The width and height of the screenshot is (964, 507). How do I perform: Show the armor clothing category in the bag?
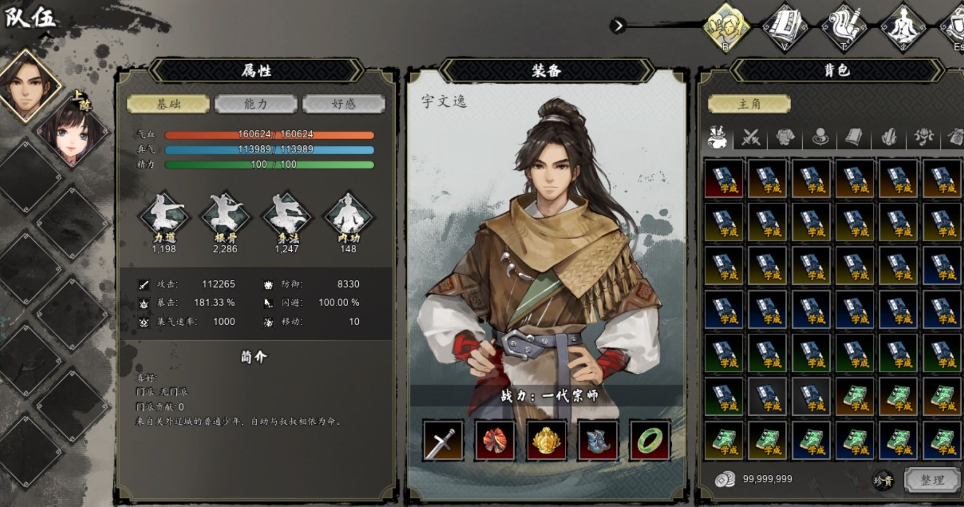pyautogui.click(x=786, y=138)
